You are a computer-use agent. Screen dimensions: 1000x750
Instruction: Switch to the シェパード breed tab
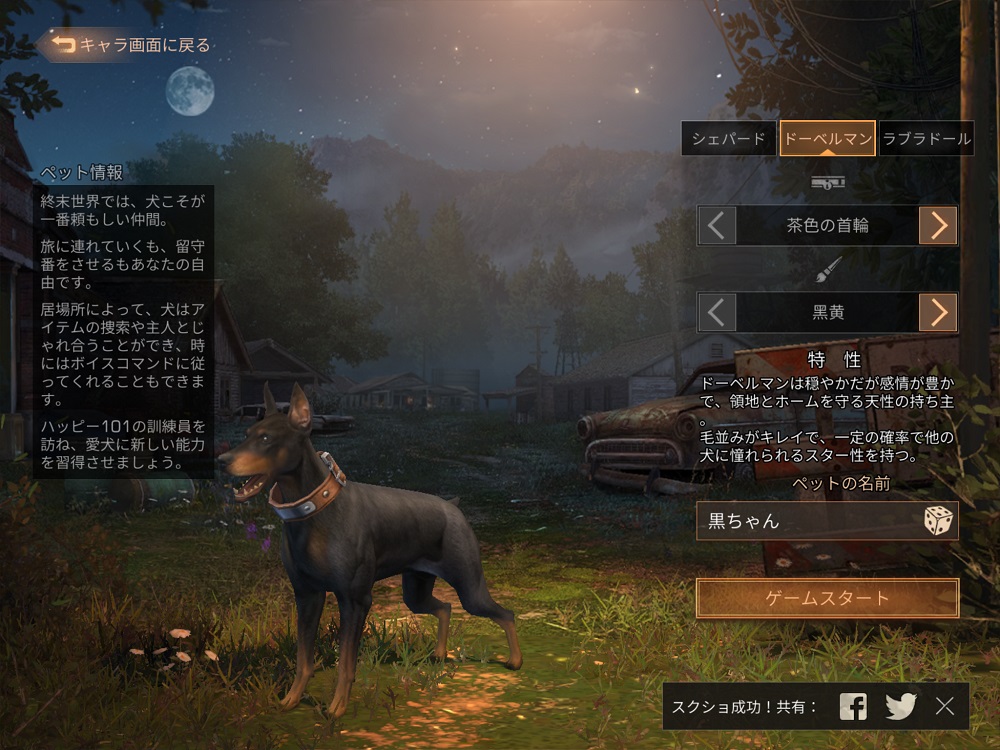[x=729, y=139]
